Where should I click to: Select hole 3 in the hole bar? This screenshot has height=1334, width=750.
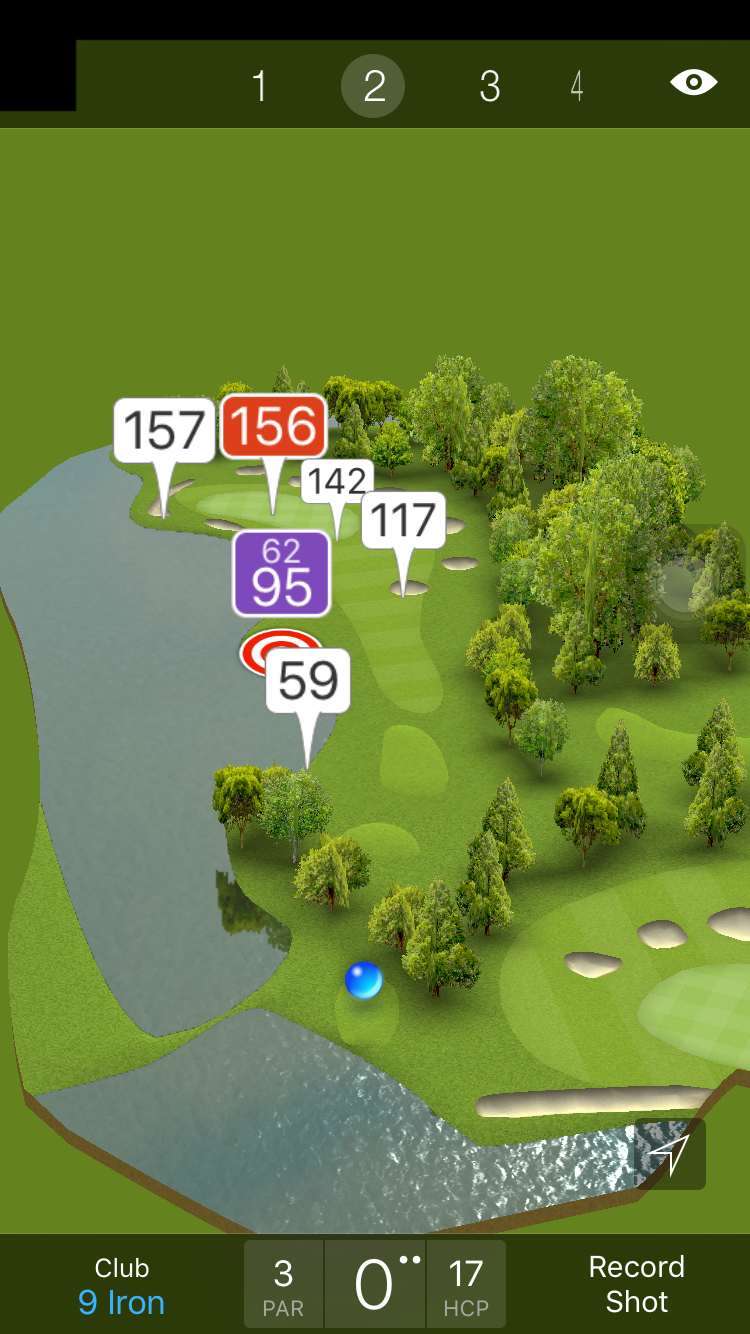pos(489,87)
